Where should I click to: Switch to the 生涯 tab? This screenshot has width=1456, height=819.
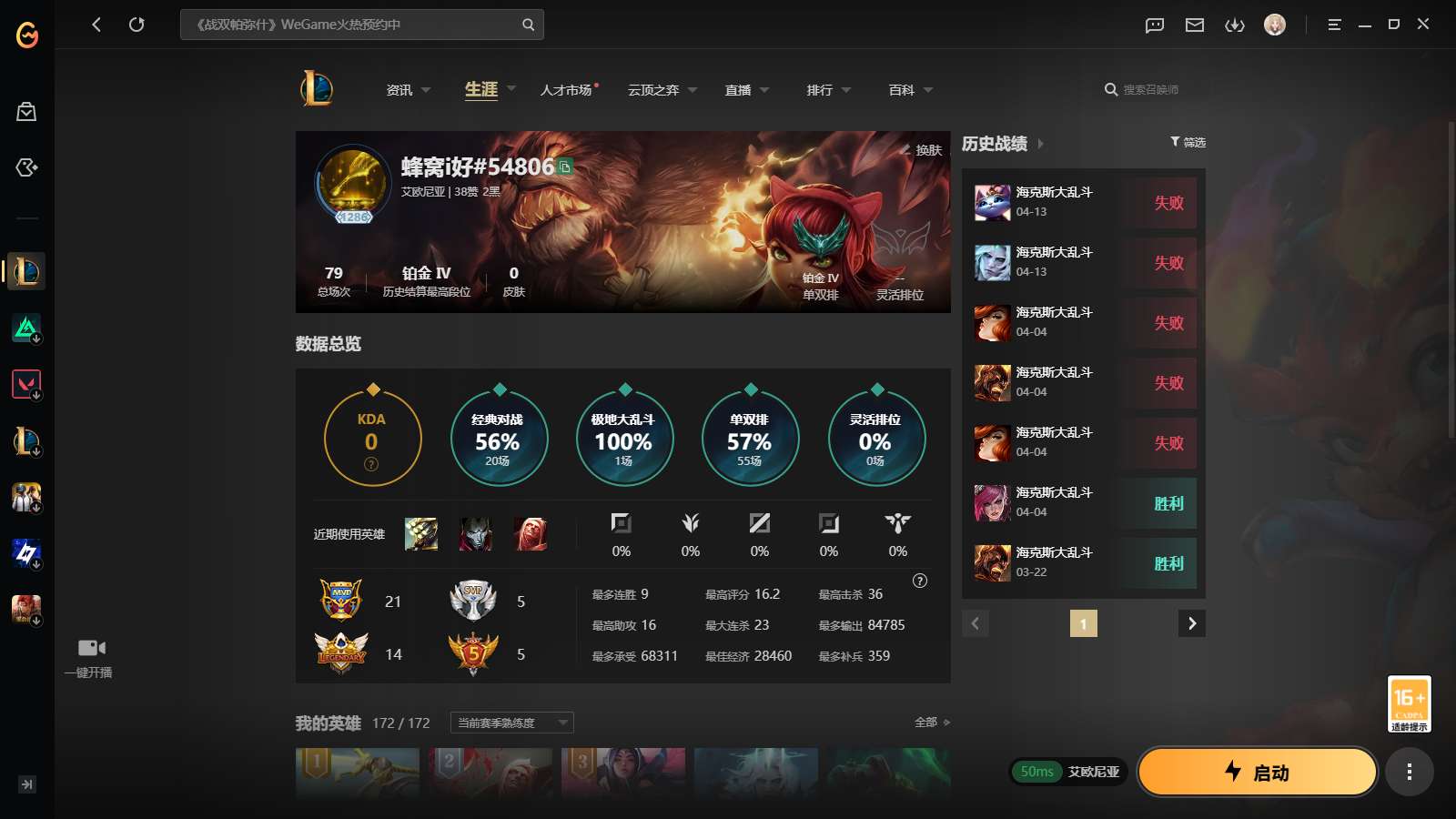pos(480,89)
